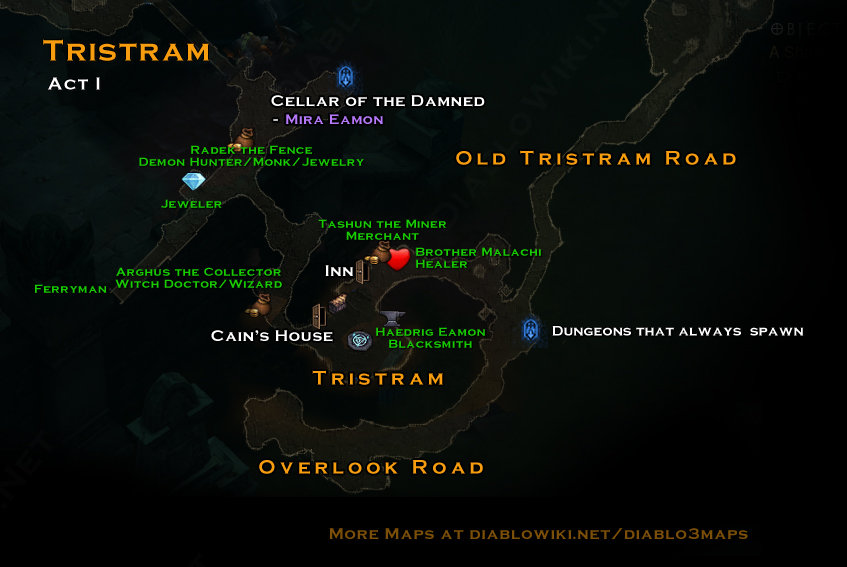Select Arghus the Collector's bag marker
Screen dimensions: 847x567
coord(259,302)
